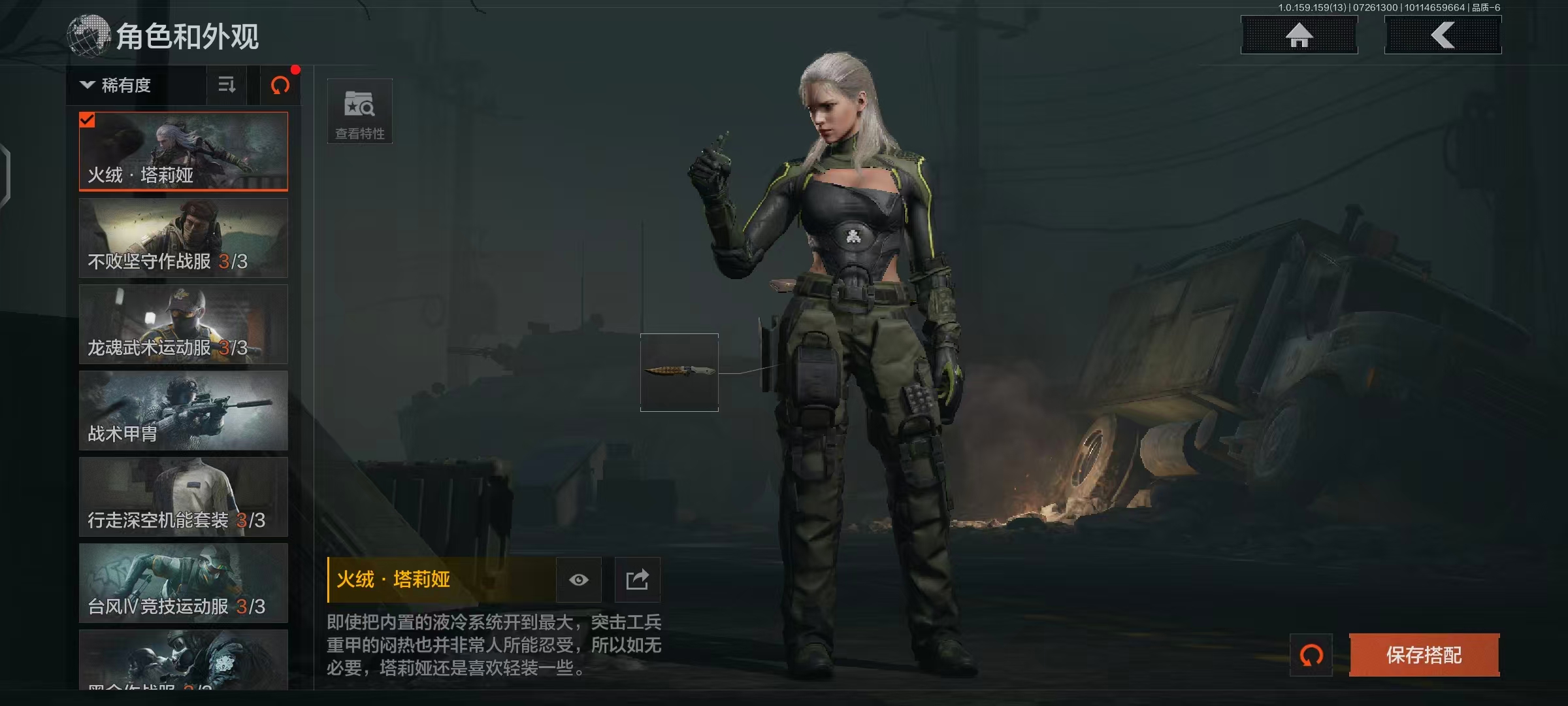1568x706 pixels.
Task: Click the back arrow button
Action: click(1443, 35)
